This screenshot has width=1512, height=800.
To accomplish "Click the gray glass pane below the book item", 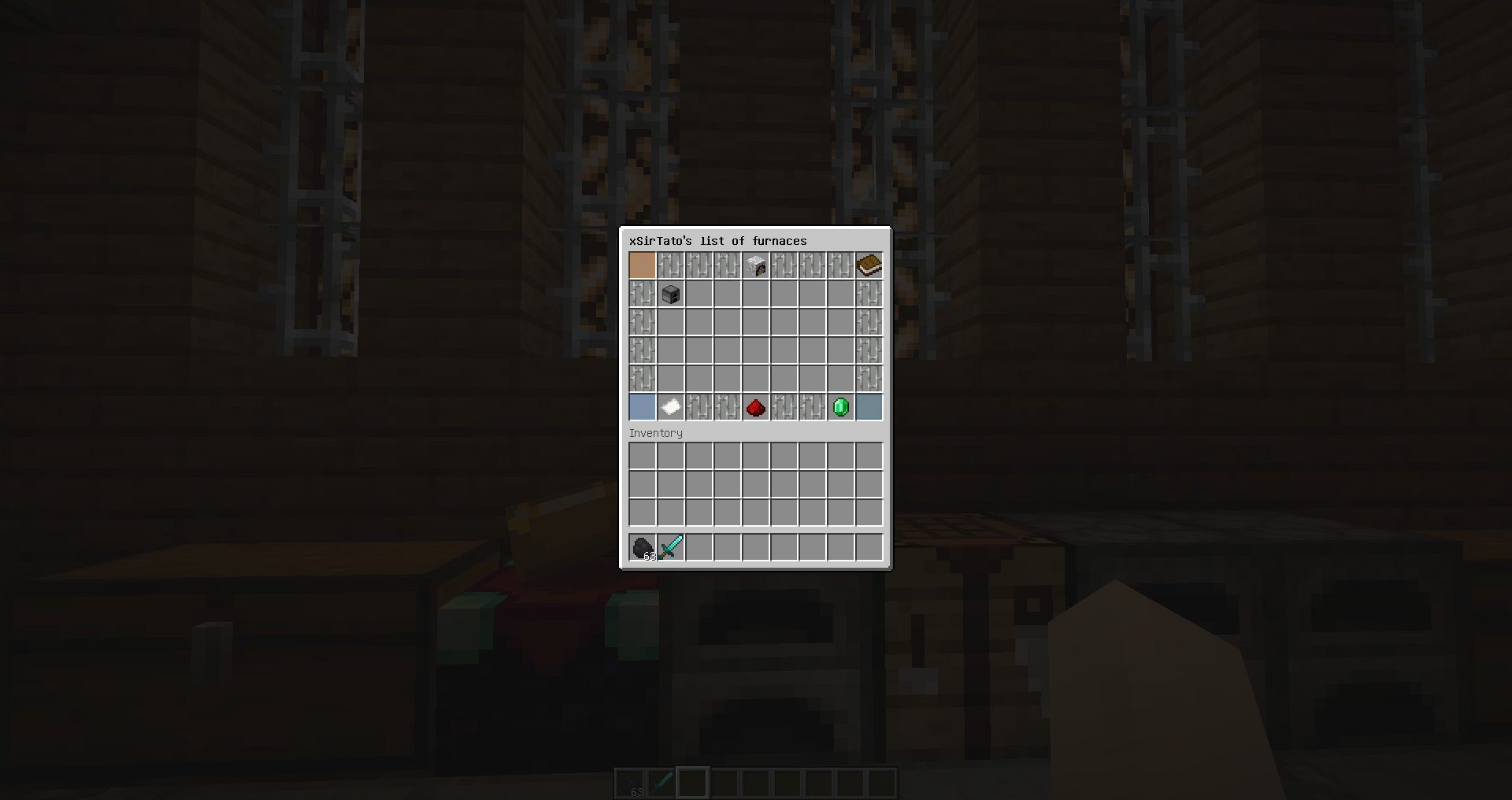I will [869, 294].
